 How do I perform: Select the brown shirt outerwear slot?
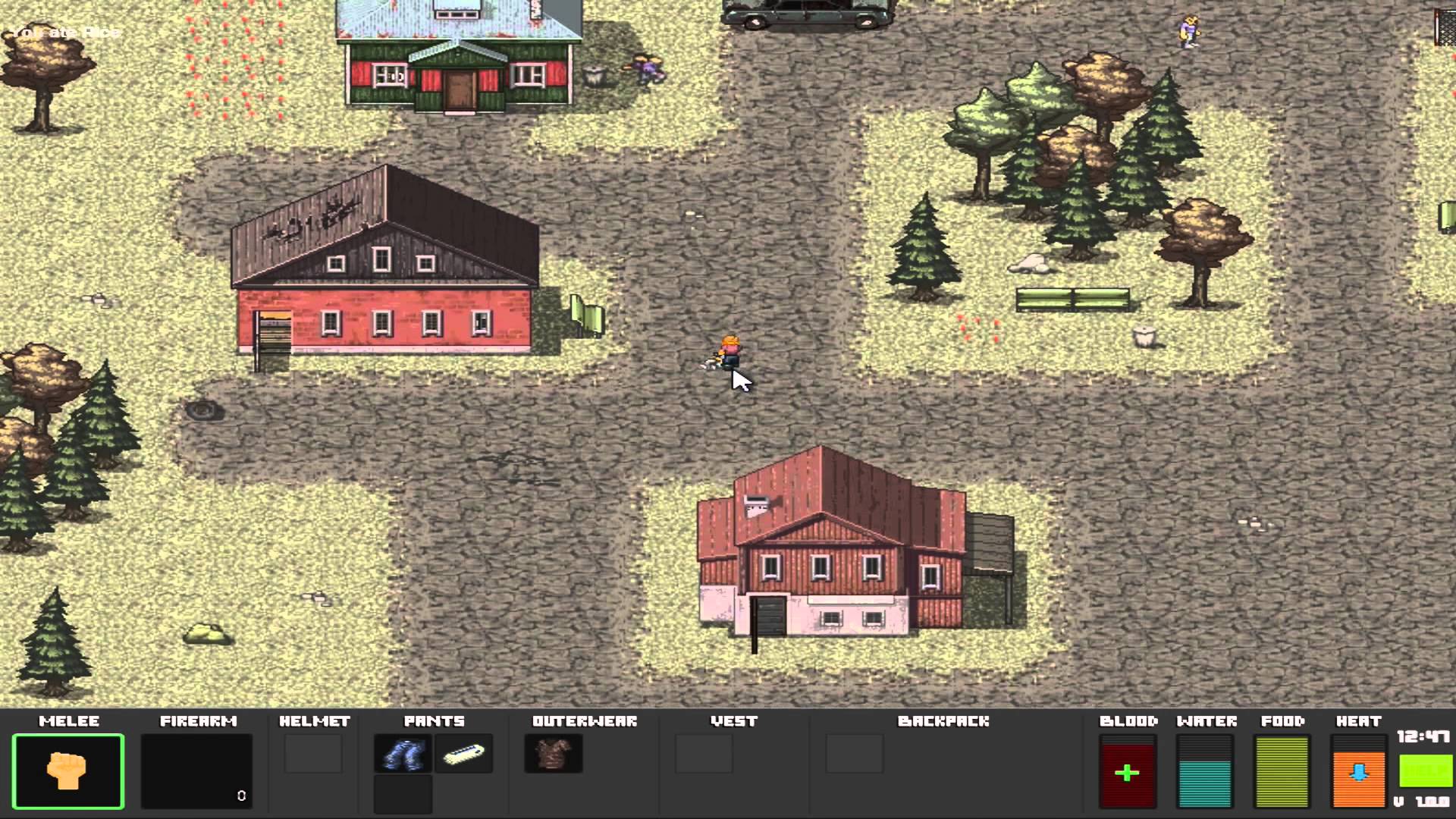coord(553,754)
